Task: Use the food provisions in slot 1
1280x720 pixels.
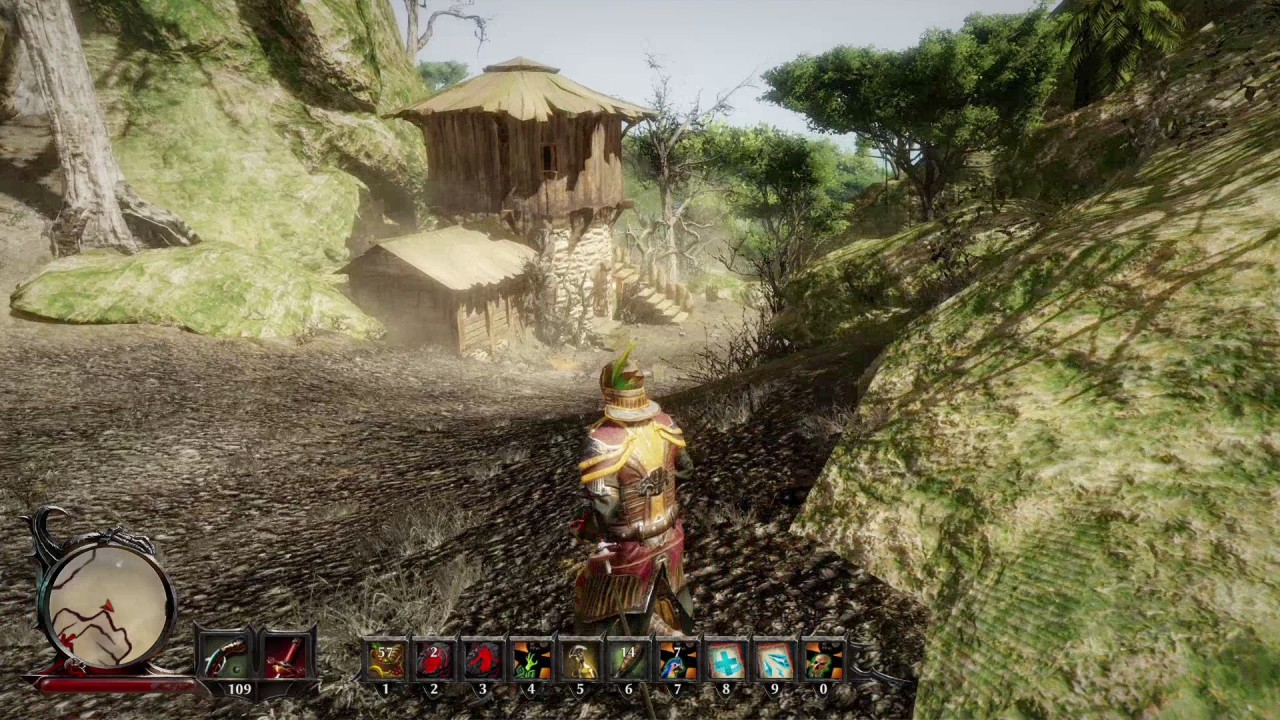Action: point(386,661)
